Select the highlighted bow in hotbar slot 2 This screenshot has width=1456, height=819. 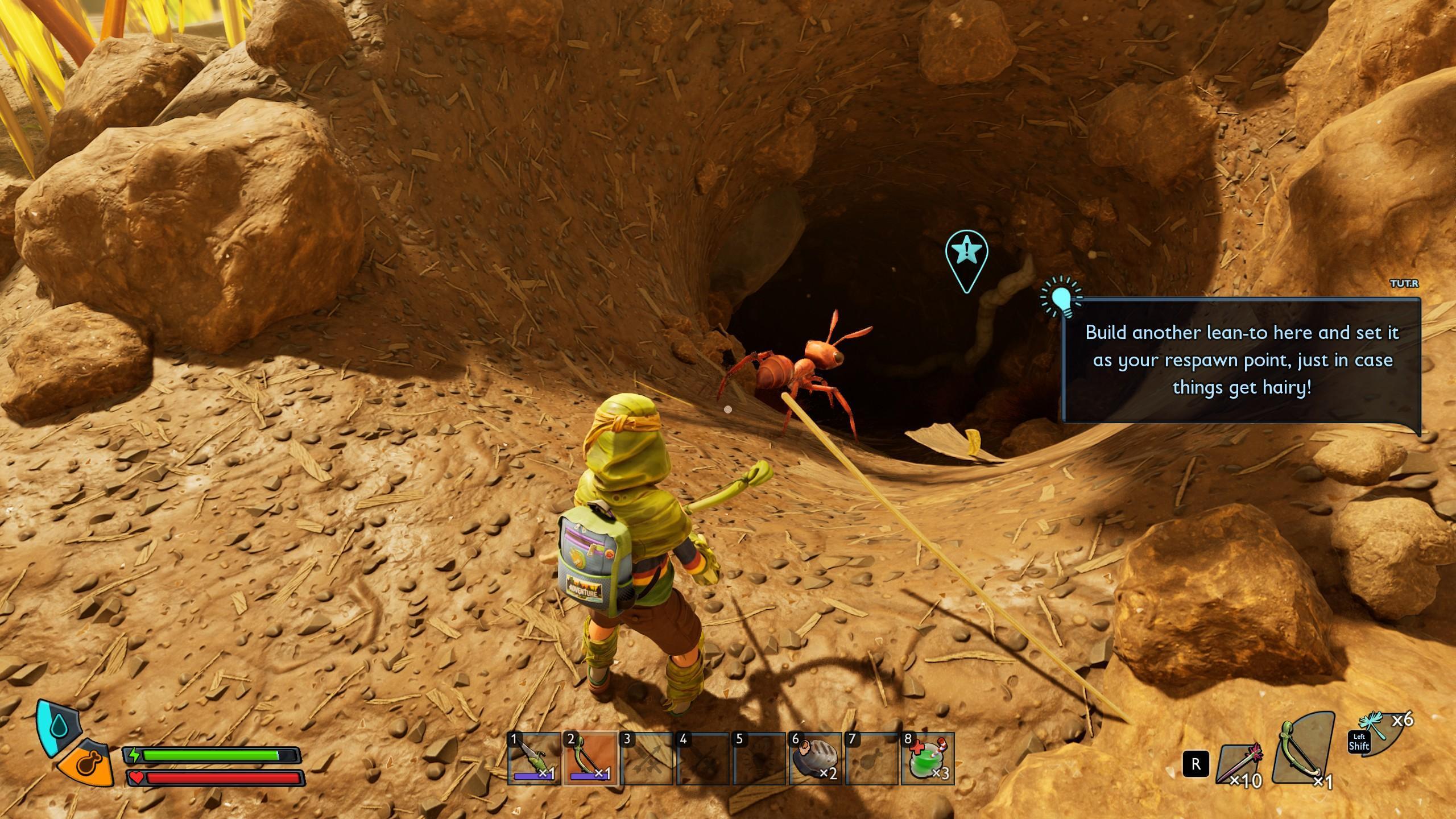point(590,759)
